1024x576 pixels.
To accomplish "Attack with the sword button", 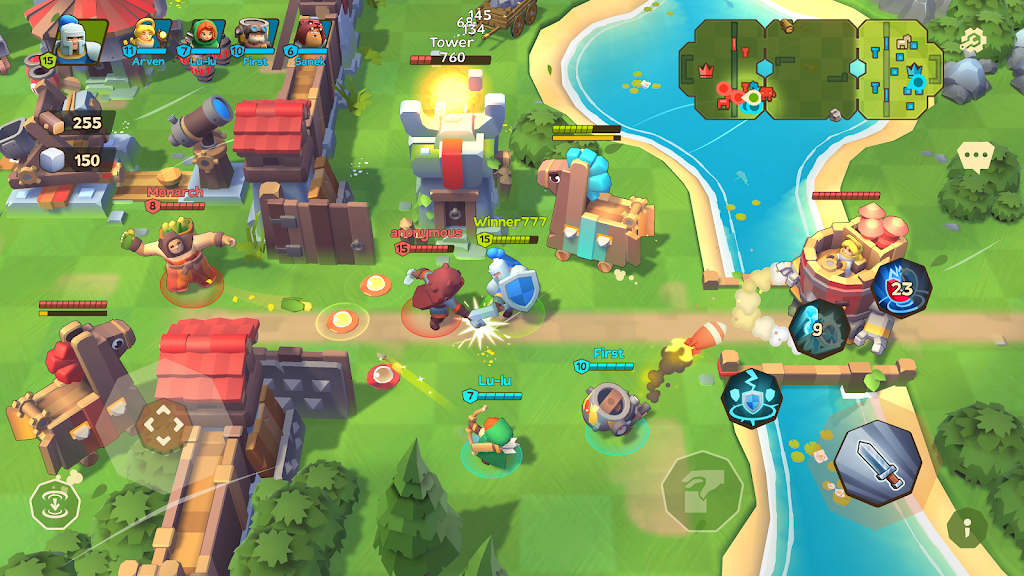I will (x=877, y=463).
